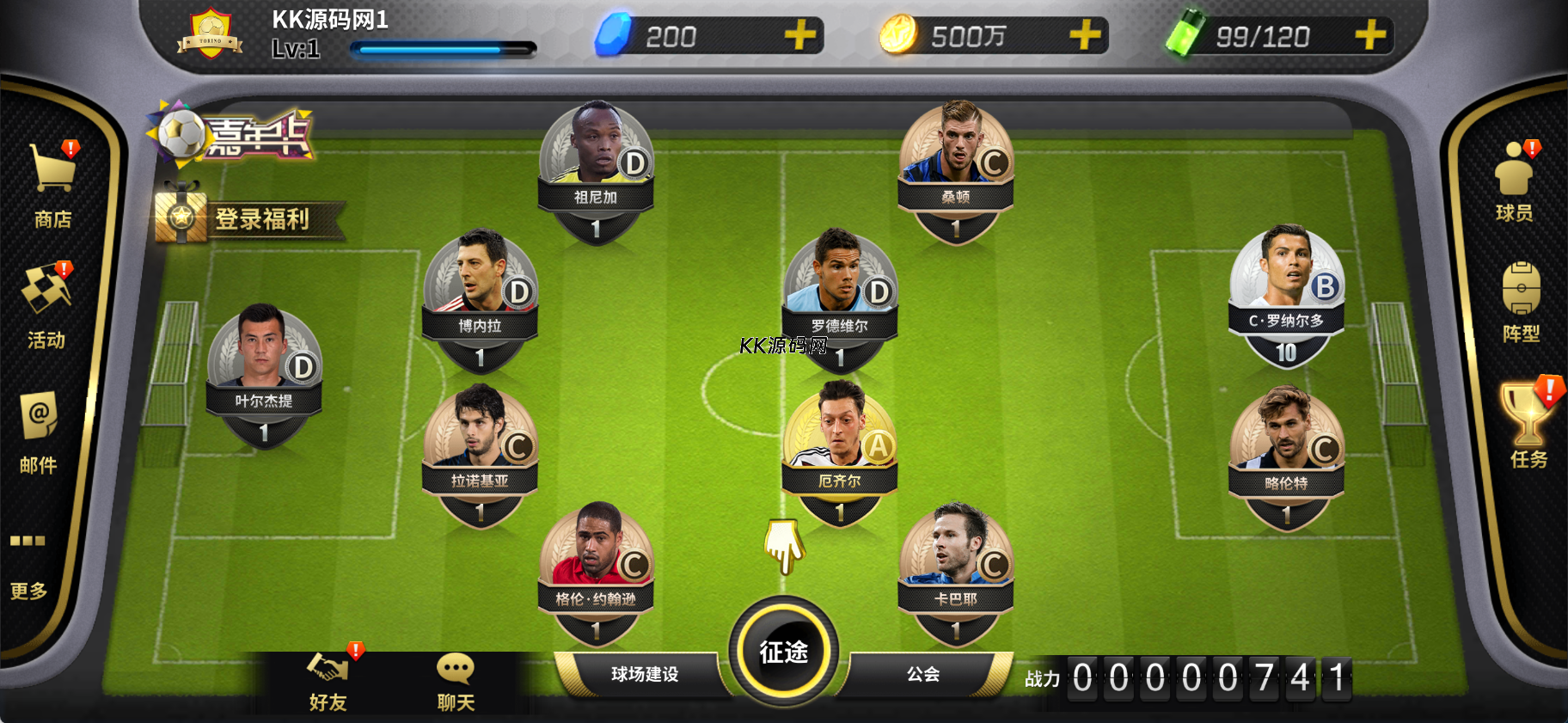Select the 厄齐尔 player card
The height and width of the screenshot is (723, 1568).
pyautogui.click(x=840, y=453)
